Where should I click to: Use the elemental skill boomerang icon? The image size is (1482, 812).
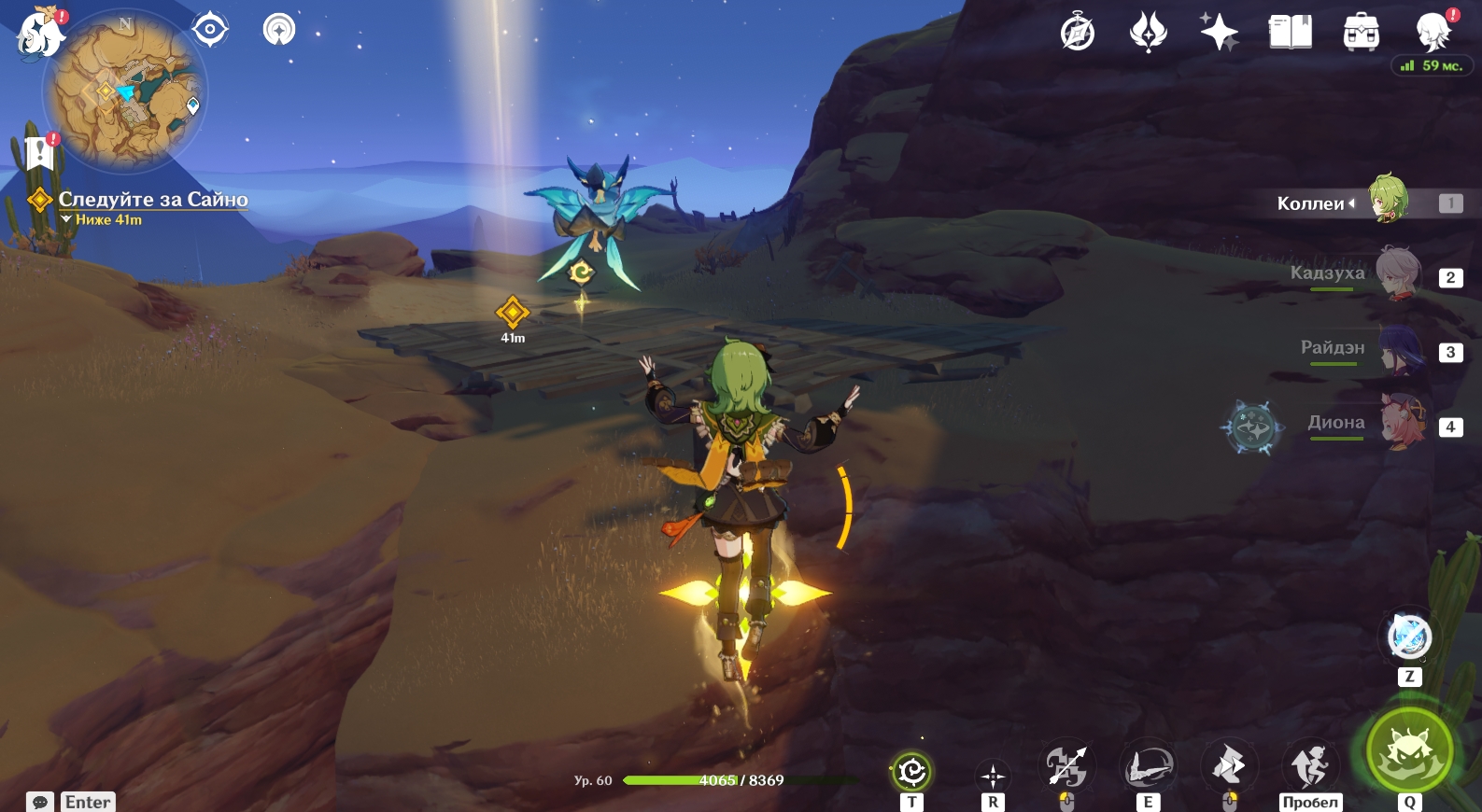click(1149, 767)
